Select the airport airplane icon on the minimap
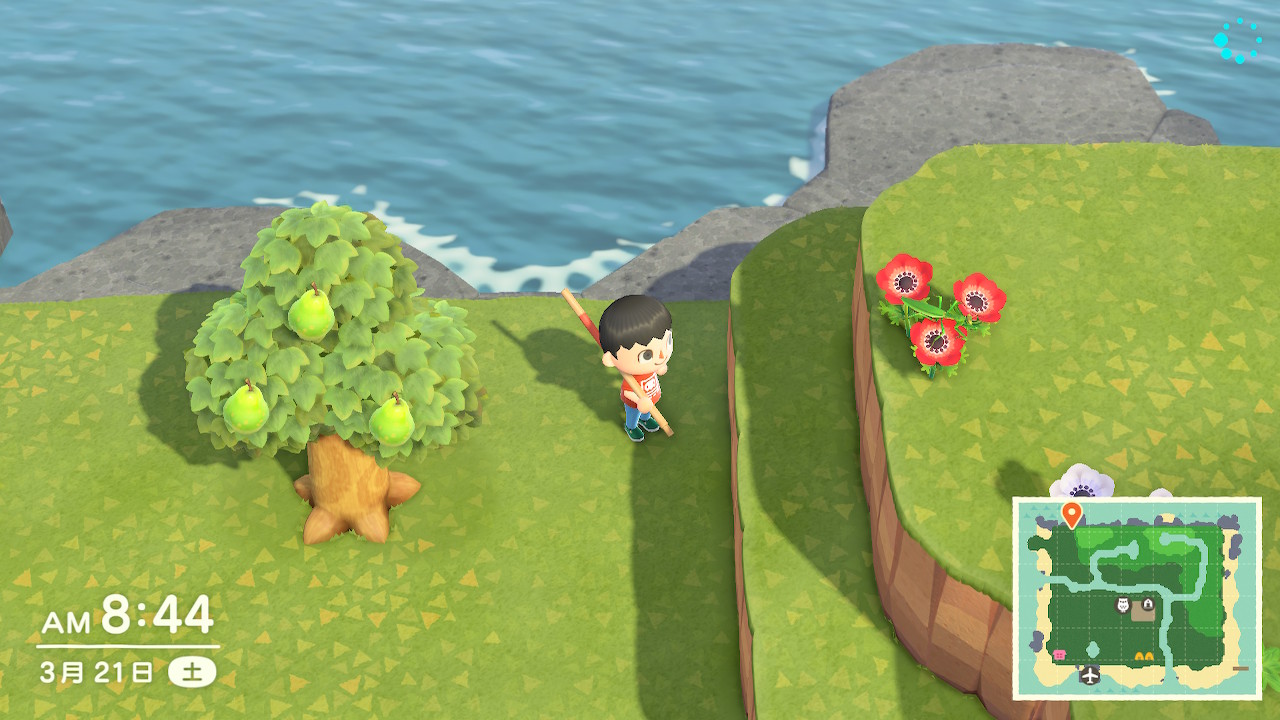Image resolution: width=1280 pixels, height=720 pixels. (1090, 675)
